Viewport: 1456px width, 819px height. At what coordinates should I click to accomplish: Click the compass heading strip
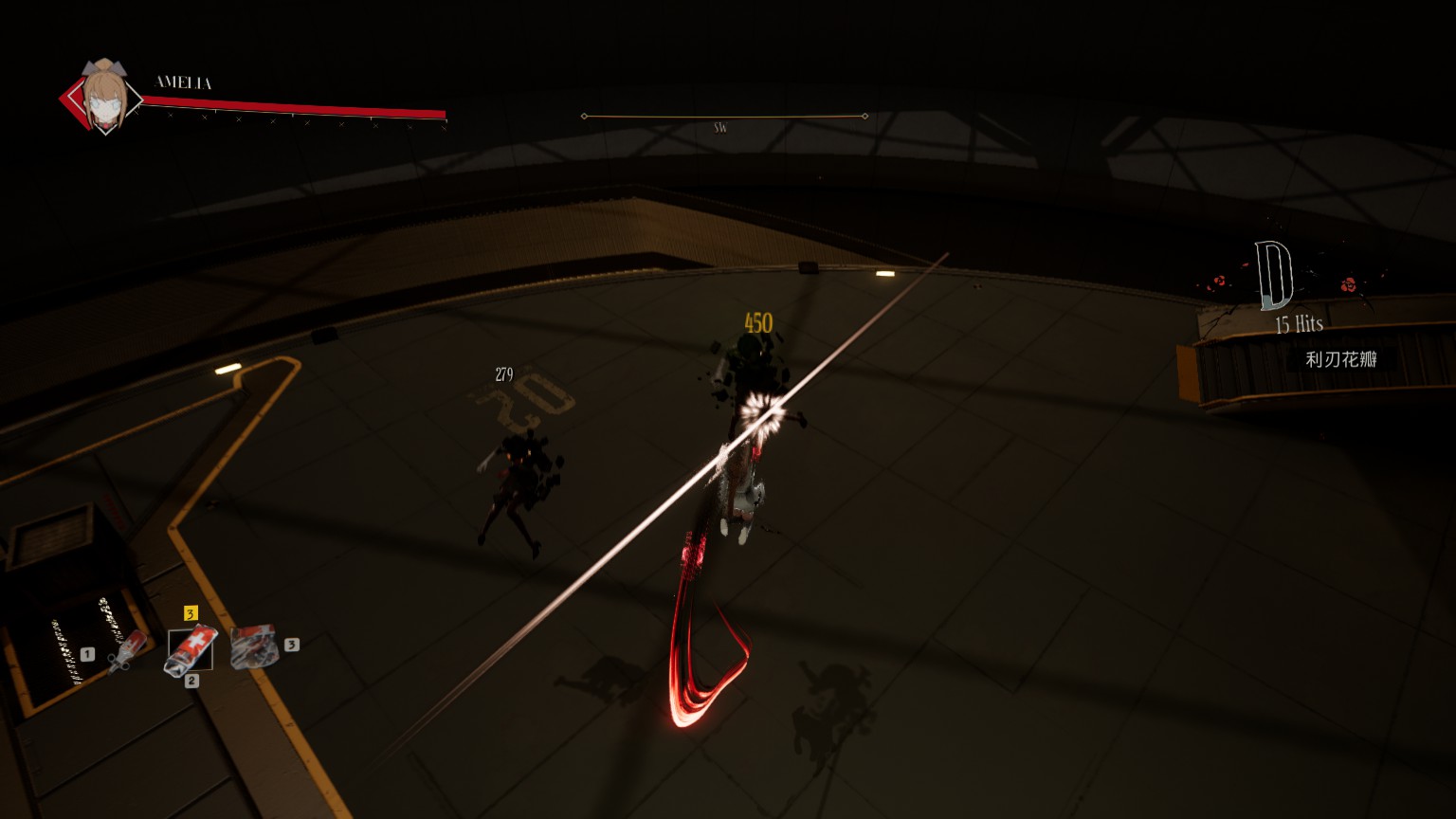(723, 117)
